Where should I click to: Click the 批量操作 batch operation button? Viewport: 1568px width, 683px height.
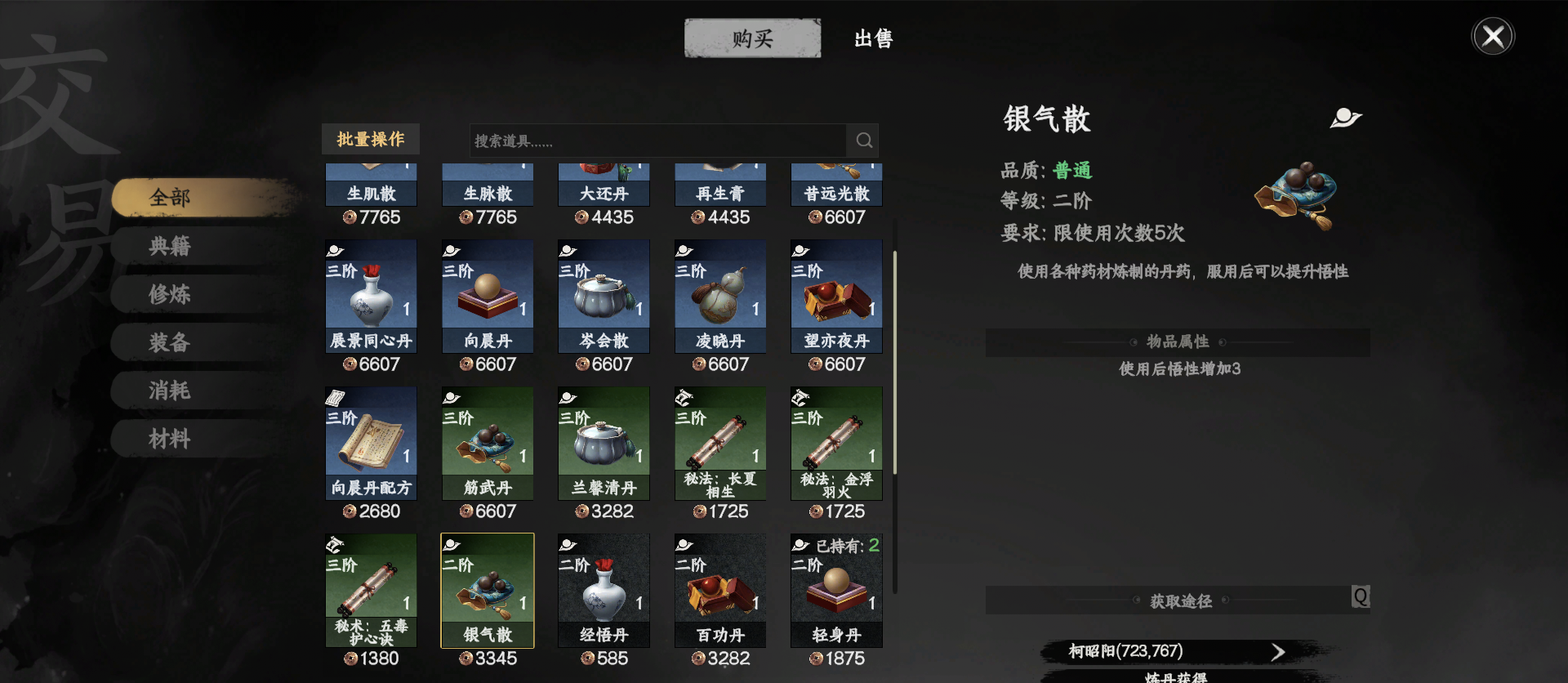(x=371, y=139)
